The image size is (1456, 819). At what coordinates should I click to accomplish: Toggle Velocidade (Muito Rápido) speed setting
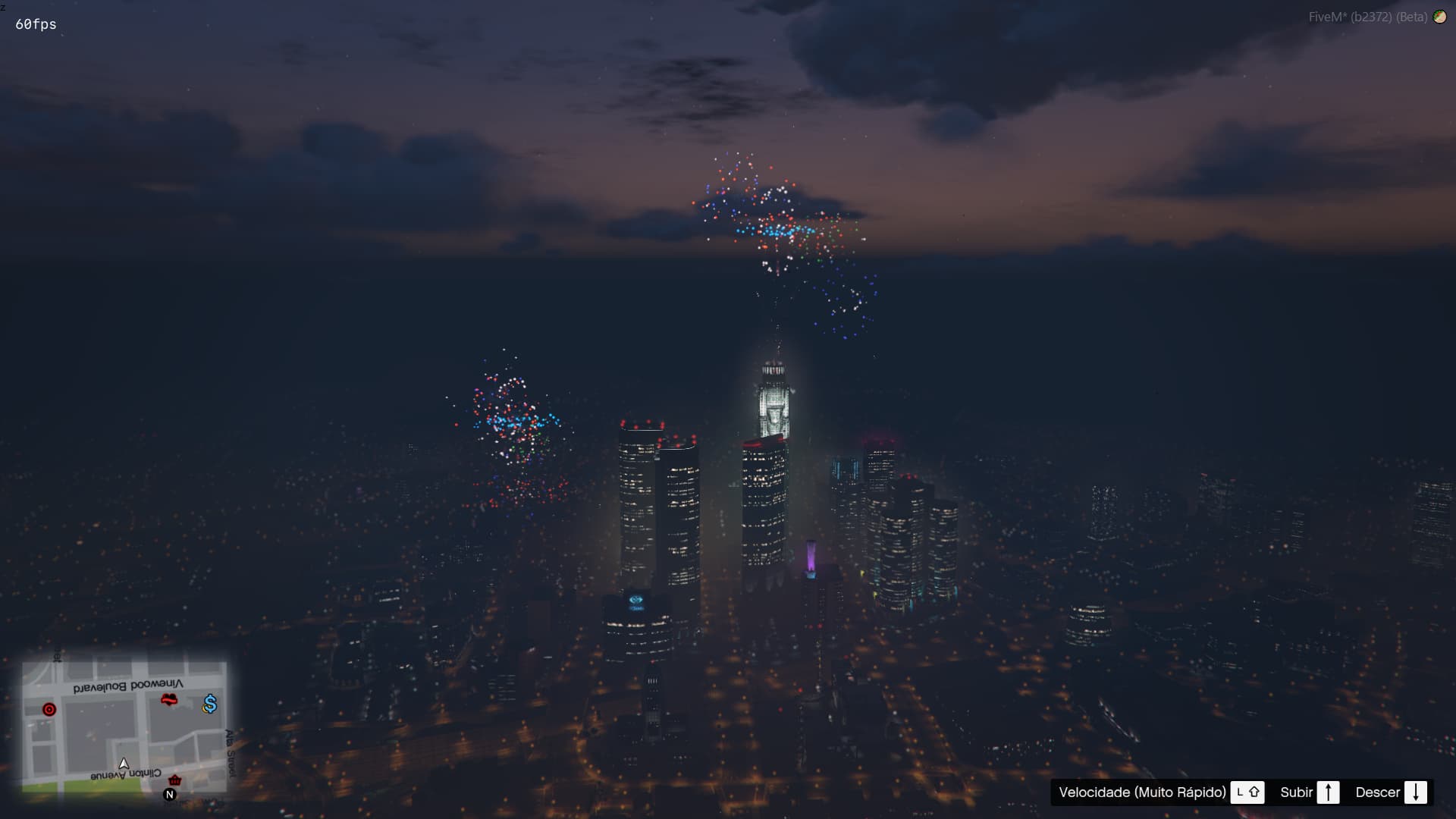[x=1144, y=792]
